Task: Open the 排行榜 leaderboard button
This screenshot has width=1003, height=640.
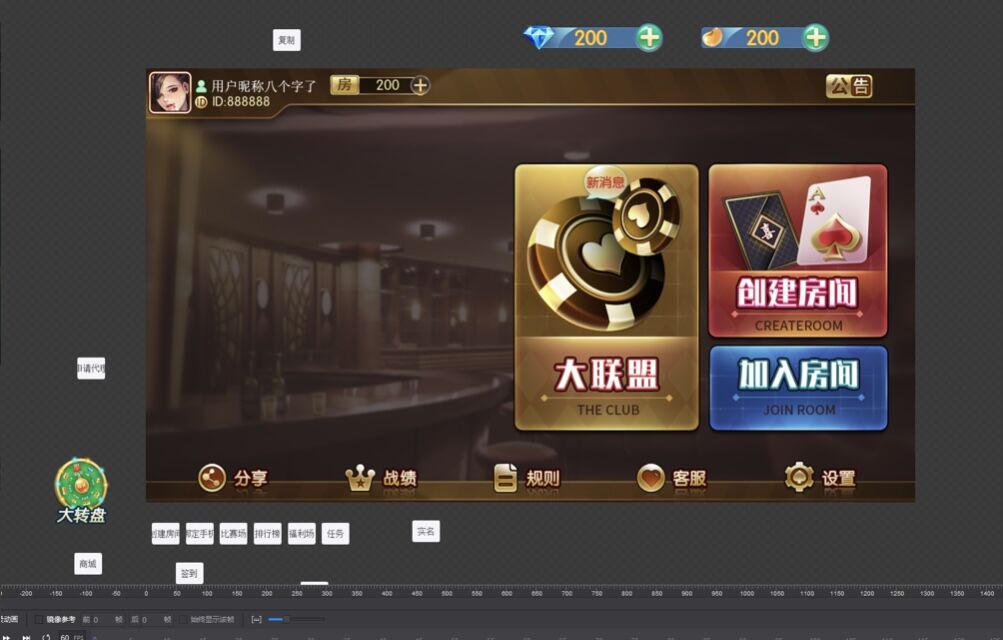Action: [x=267, y=534]
